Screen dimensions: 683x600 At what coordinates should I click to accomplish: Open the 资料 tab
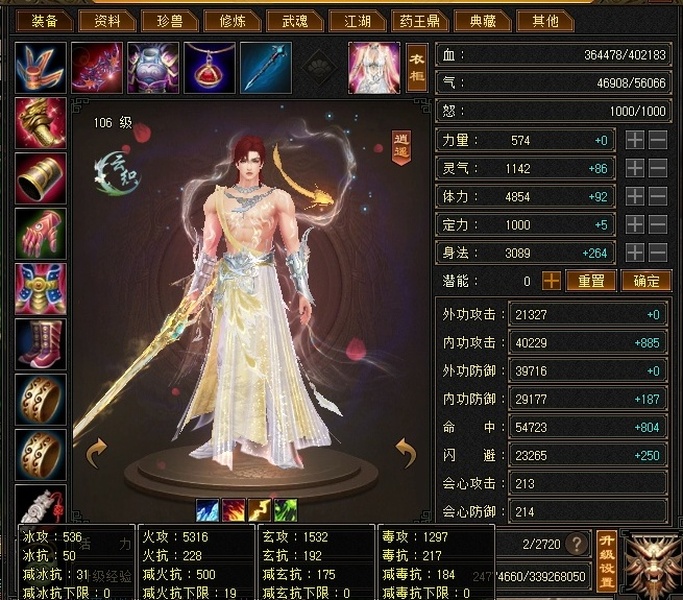click(x=107, y=21)
